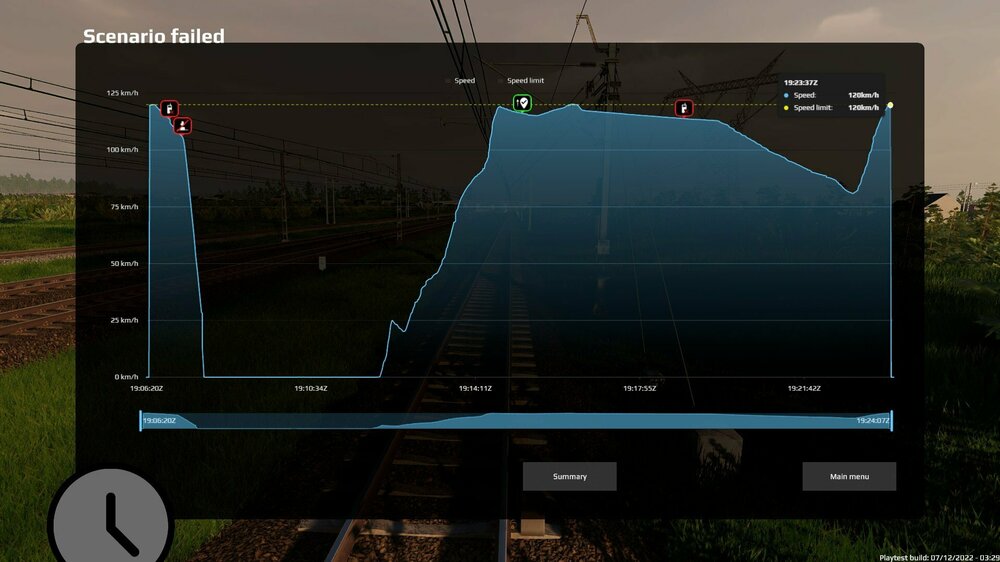Toggle the Speed series in the legend
Screen dimensions: 1000x562
point(464,80)
